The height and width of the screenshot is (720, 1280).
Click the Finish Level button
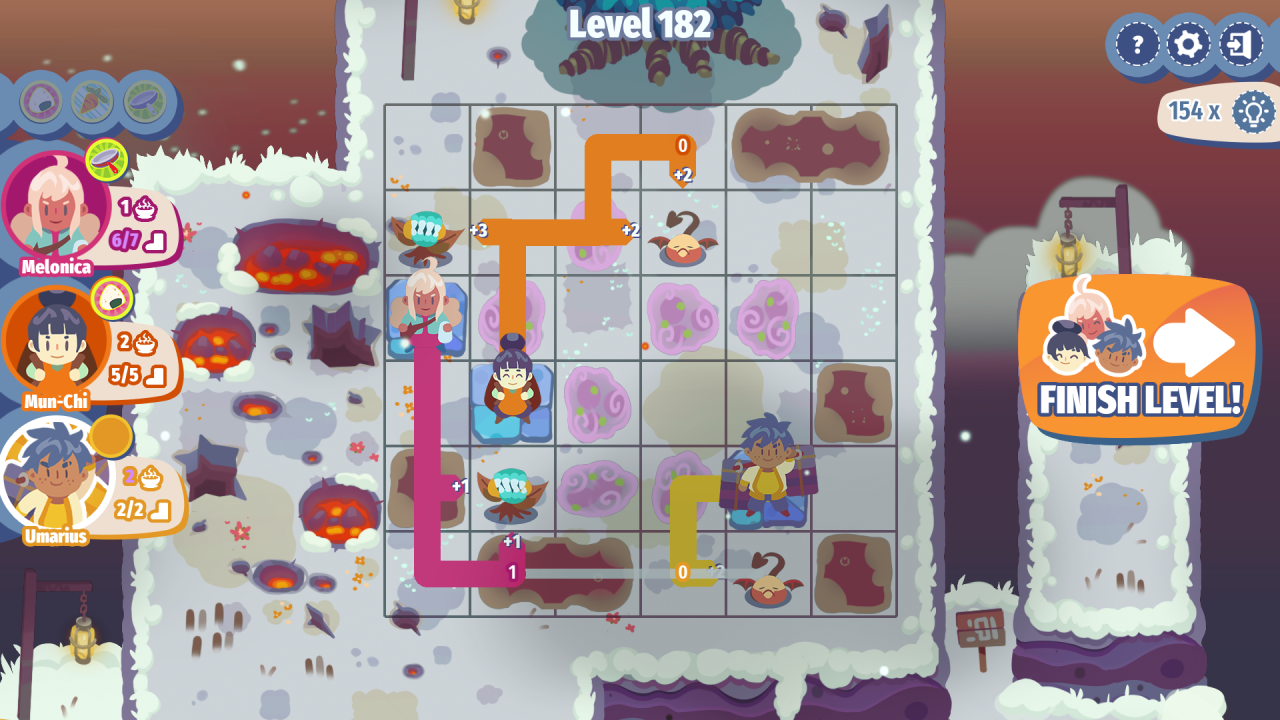click(1139, 358)
